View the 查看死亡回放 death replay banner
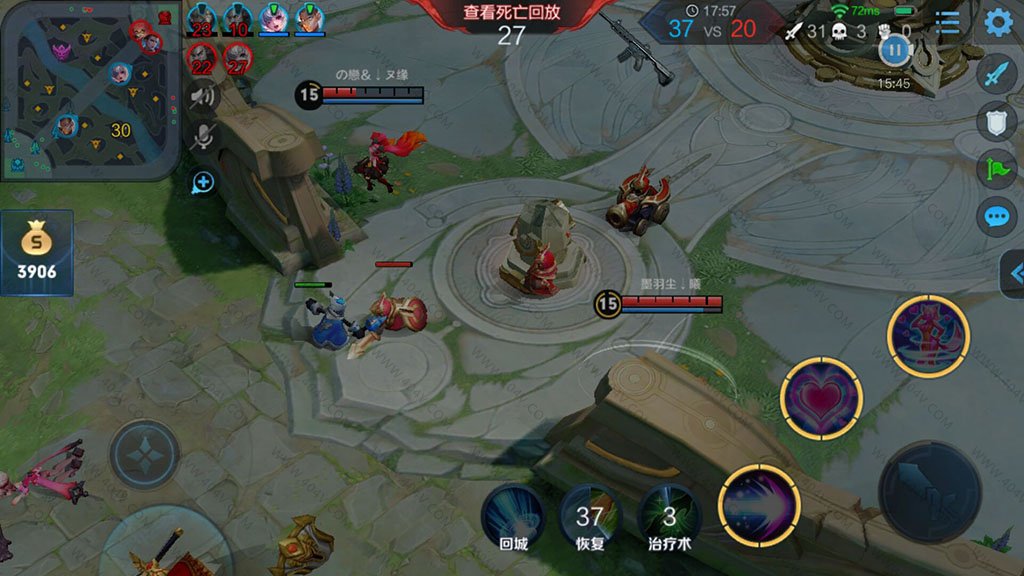 [511, 13]
